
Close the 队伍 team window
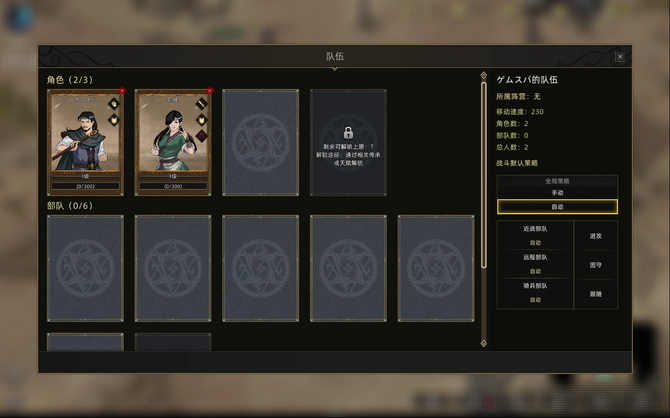pos(620,57)
